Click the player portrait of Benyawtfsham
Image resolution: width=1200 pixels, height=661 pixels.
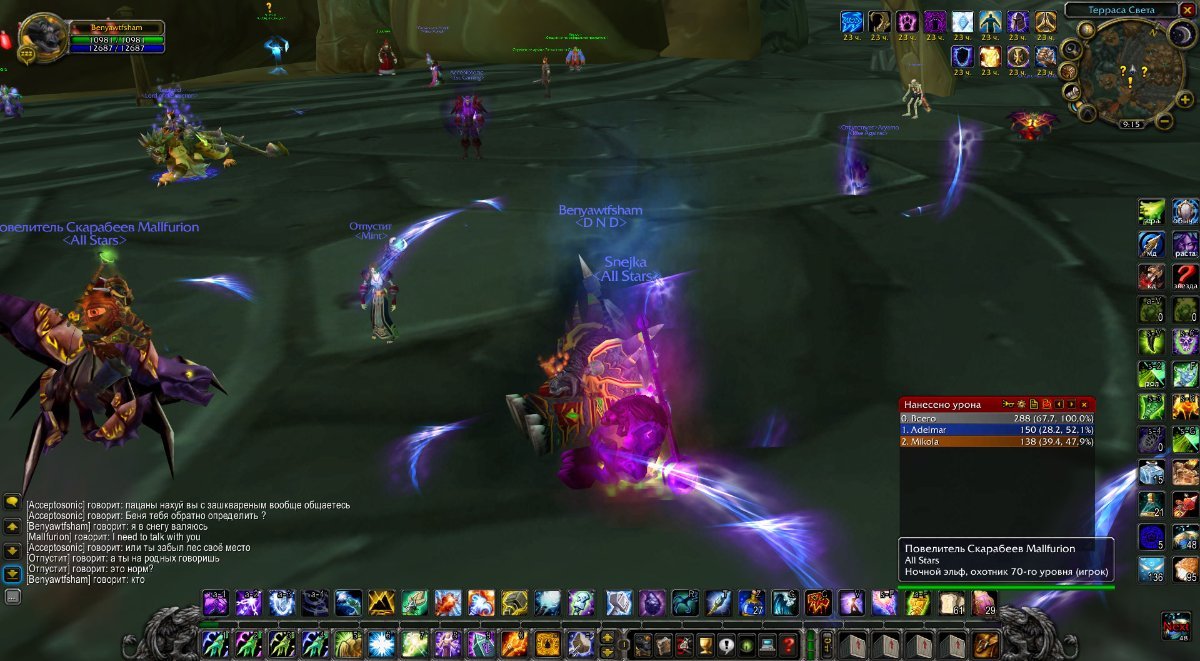[43, 37]
